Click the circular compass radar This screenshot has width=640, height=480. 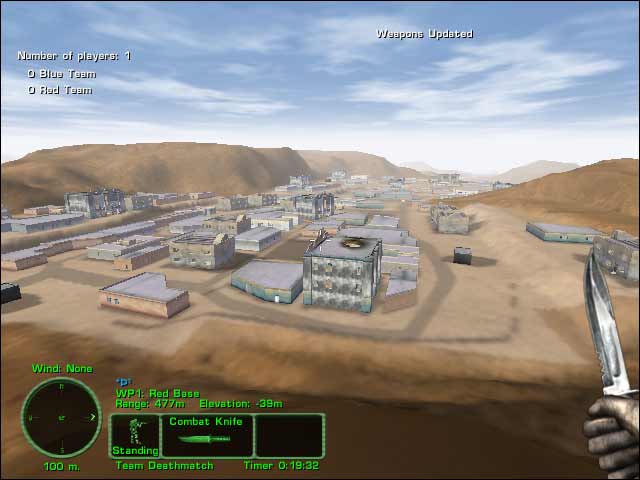pyautogui.click(x=61, y=417)
